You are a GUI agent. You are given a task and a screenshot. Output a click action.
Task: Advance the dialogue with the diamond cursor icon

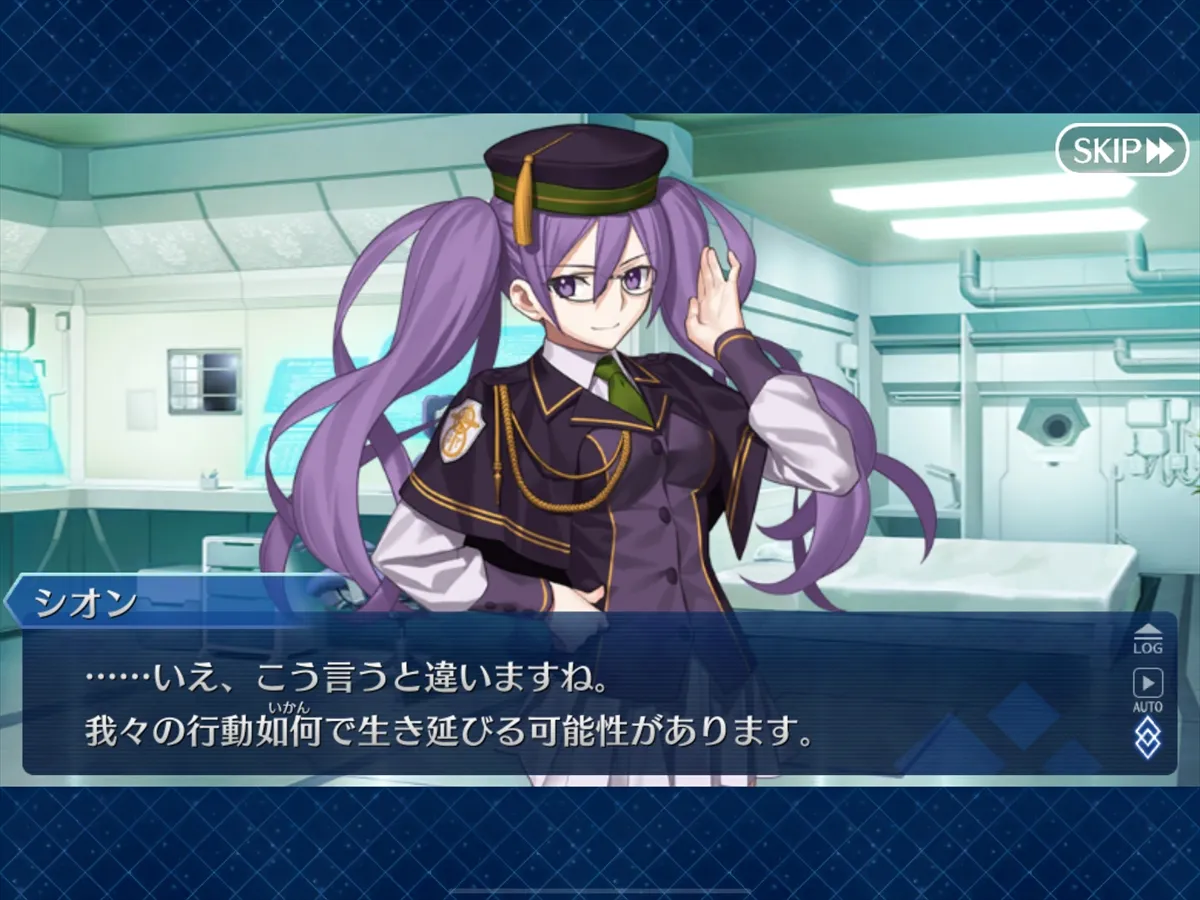[1147, 739]
